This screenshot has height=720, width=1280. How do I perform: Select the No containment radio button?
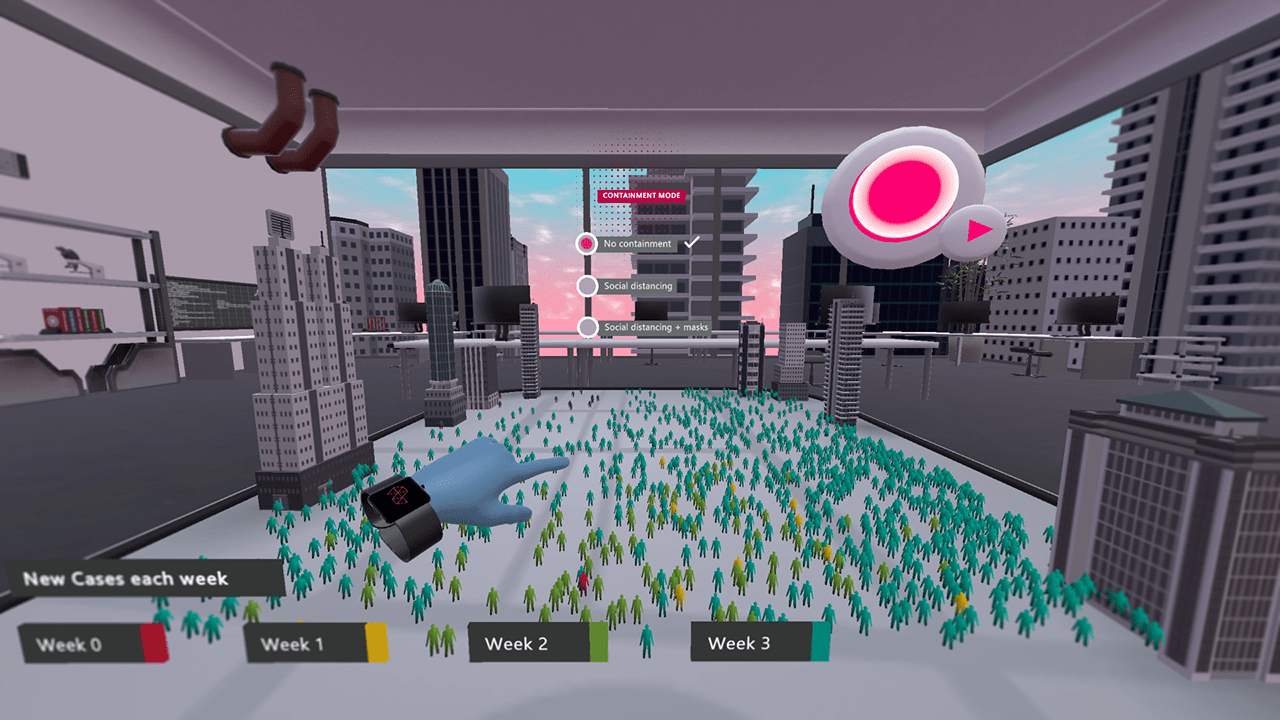point(586,242)
